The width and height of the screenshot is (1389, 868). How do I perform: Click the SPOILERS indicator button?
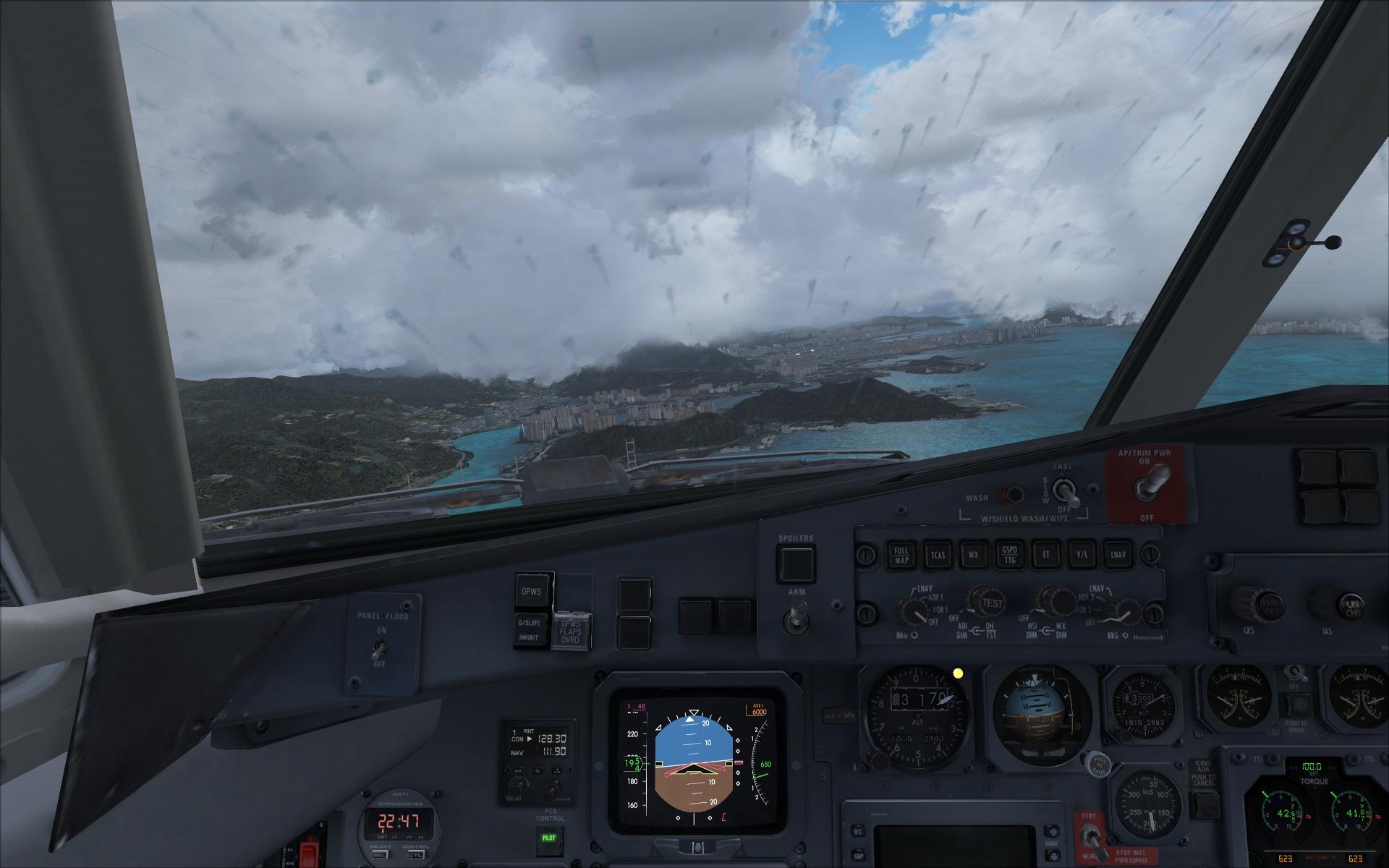796,564
